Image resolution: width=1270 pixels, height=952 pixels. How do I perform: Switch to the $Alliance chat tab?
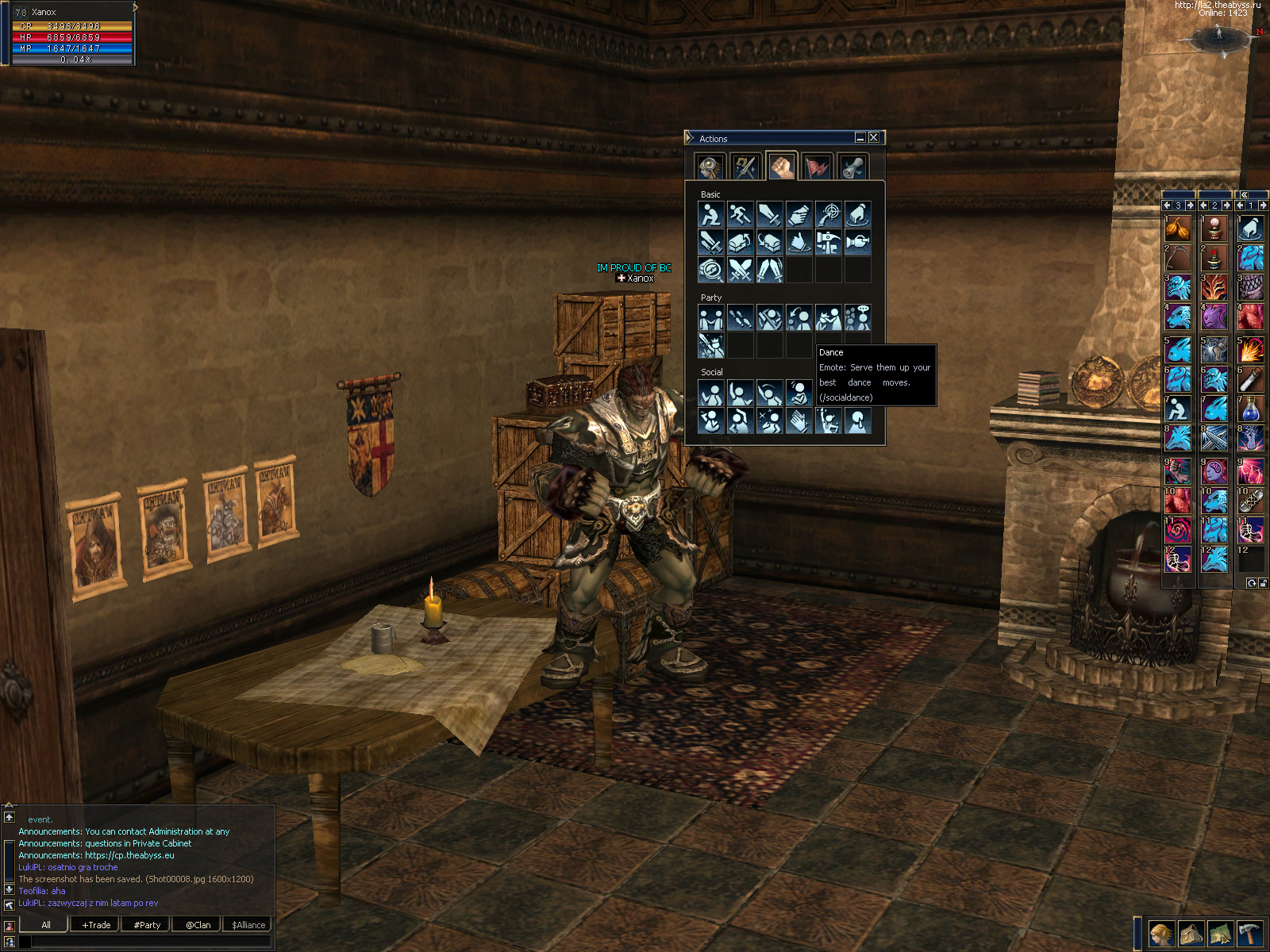click(x=248, y=924)
